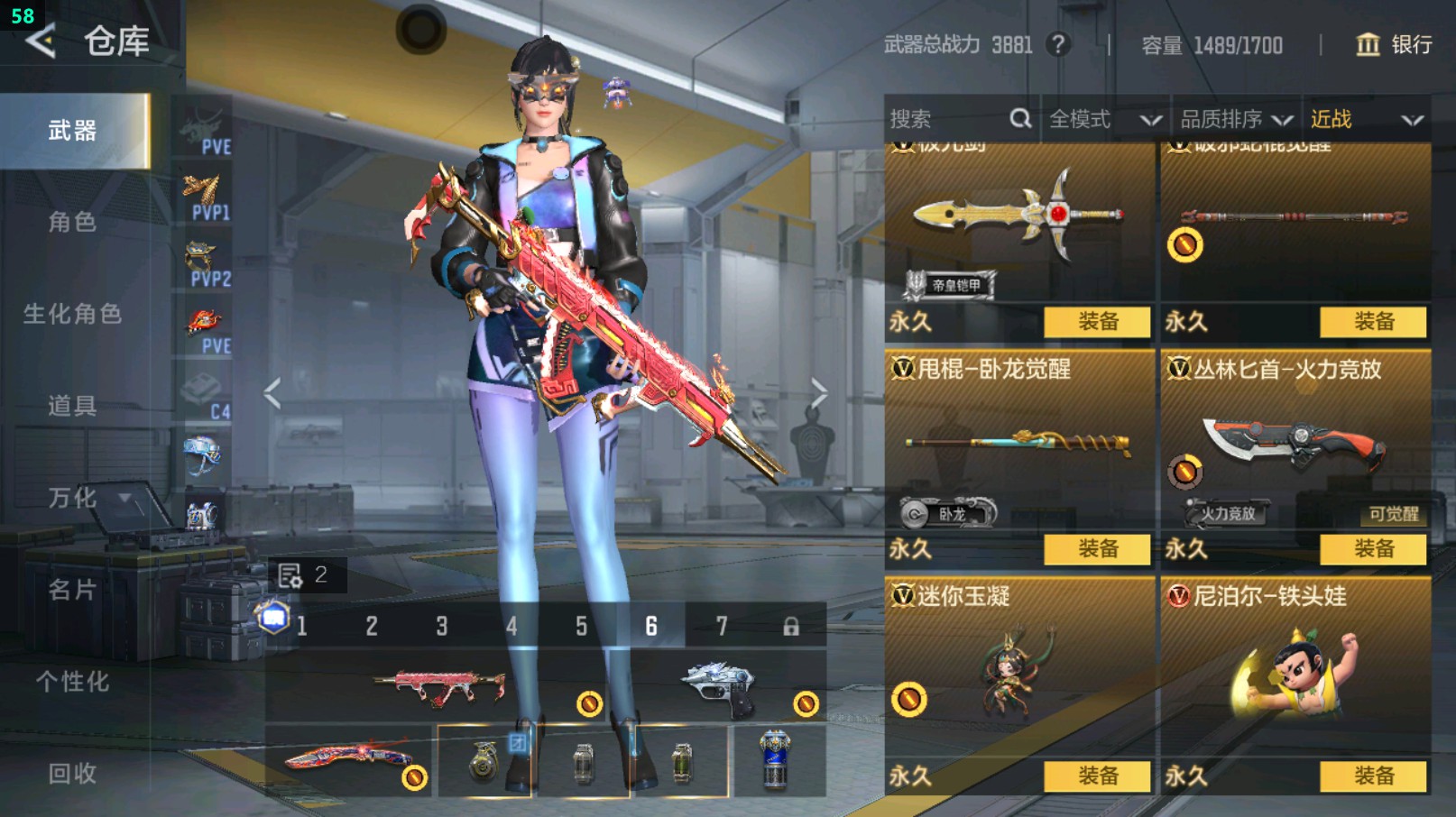Click the PVP2 equipment slot icon
Image resolution: width=1456 pixels, height=817 pixels.
point(206,257)
